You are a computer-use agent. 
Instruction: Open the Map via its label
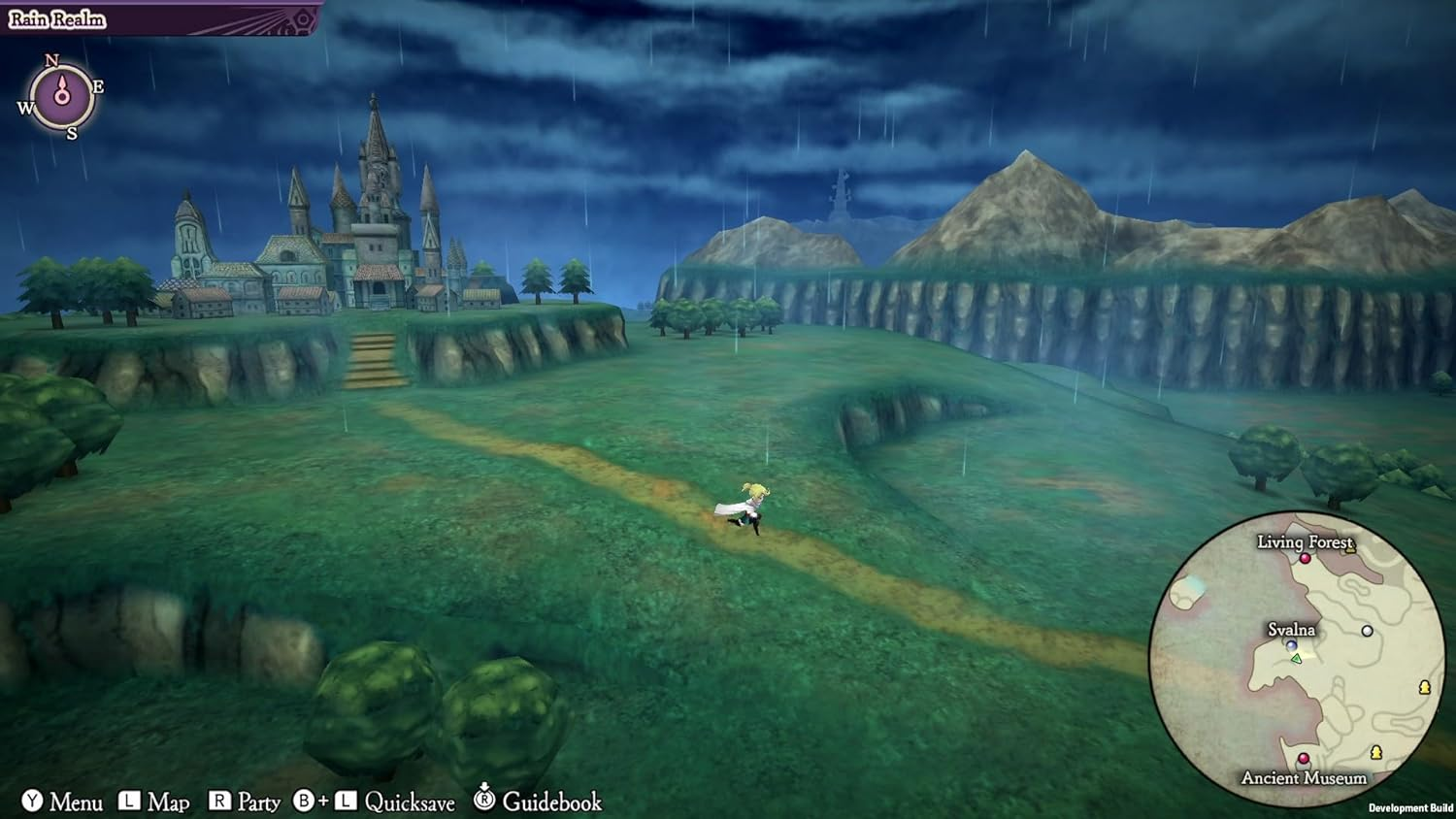(x=168, y=803)
